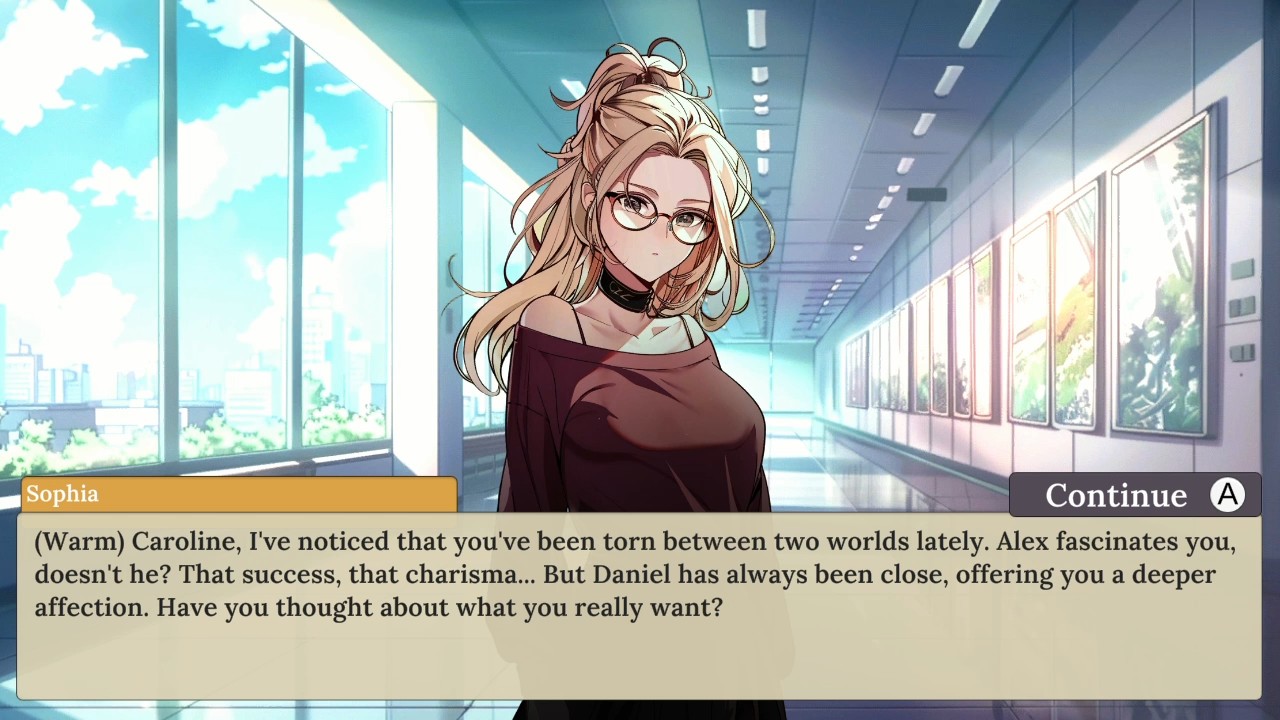Expand the Continue prompt panel
This screenshot has width=1280, height=720.
point(1135,494)
